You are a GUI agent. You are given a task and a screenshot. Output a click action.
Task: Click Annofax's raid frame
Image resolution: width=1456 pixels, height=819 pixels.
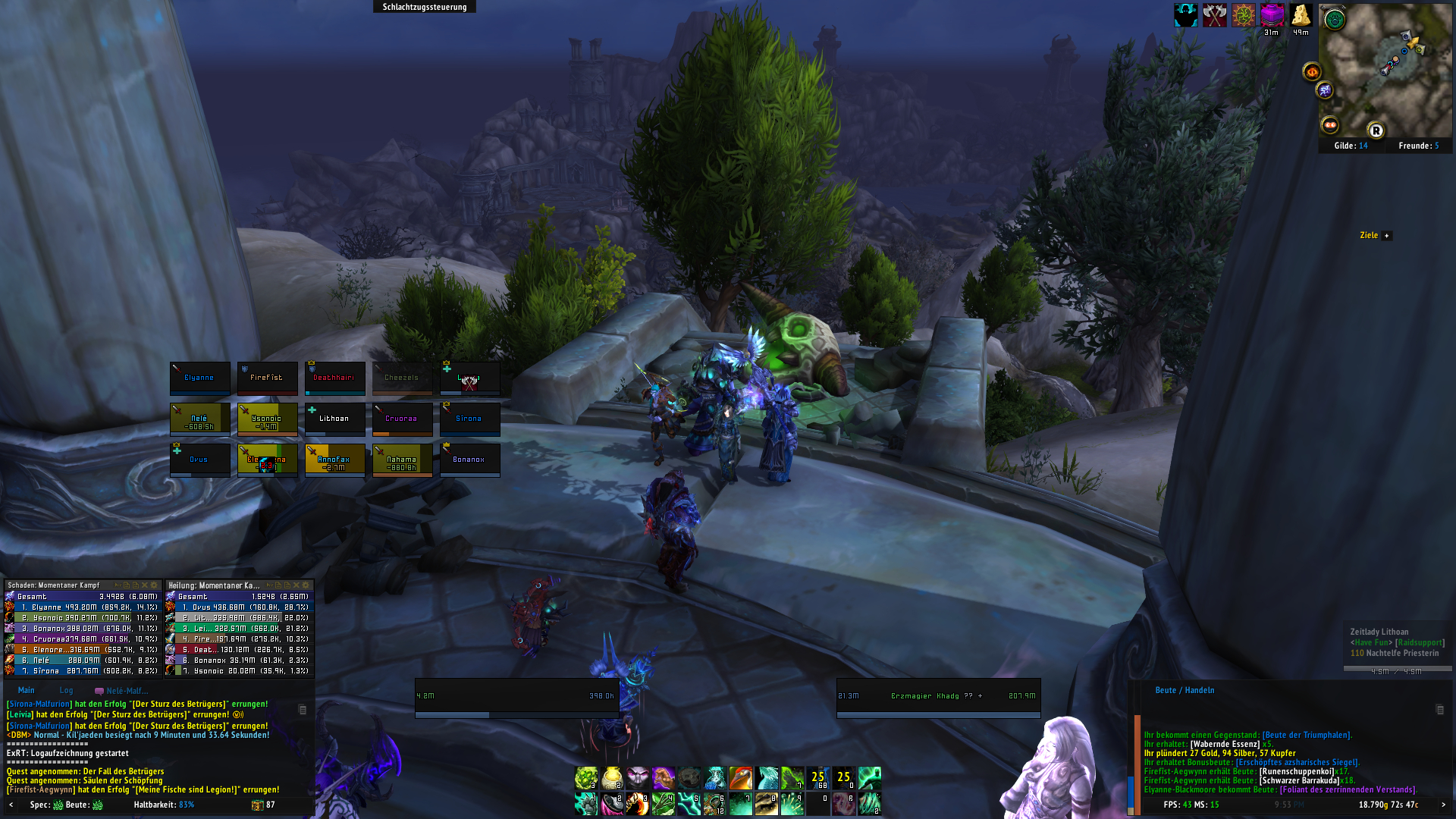pos(334,460)
